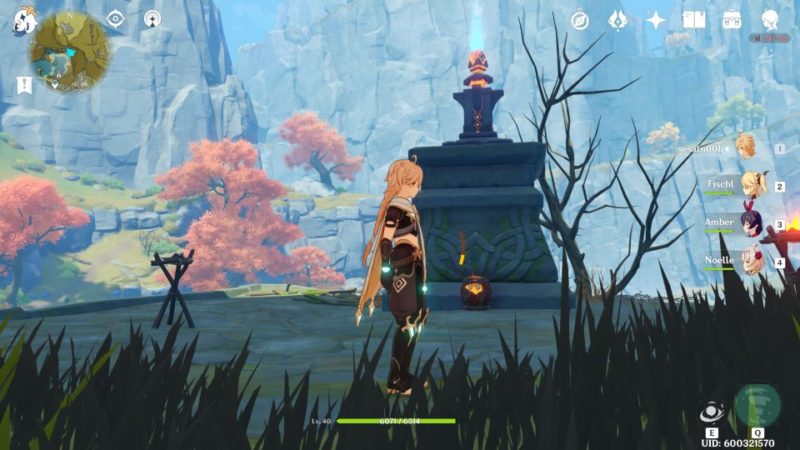Open the quest menu bookmark icon
Image resolution: width=800 pixels, height=450 pixels.
[x=24, y=85]
